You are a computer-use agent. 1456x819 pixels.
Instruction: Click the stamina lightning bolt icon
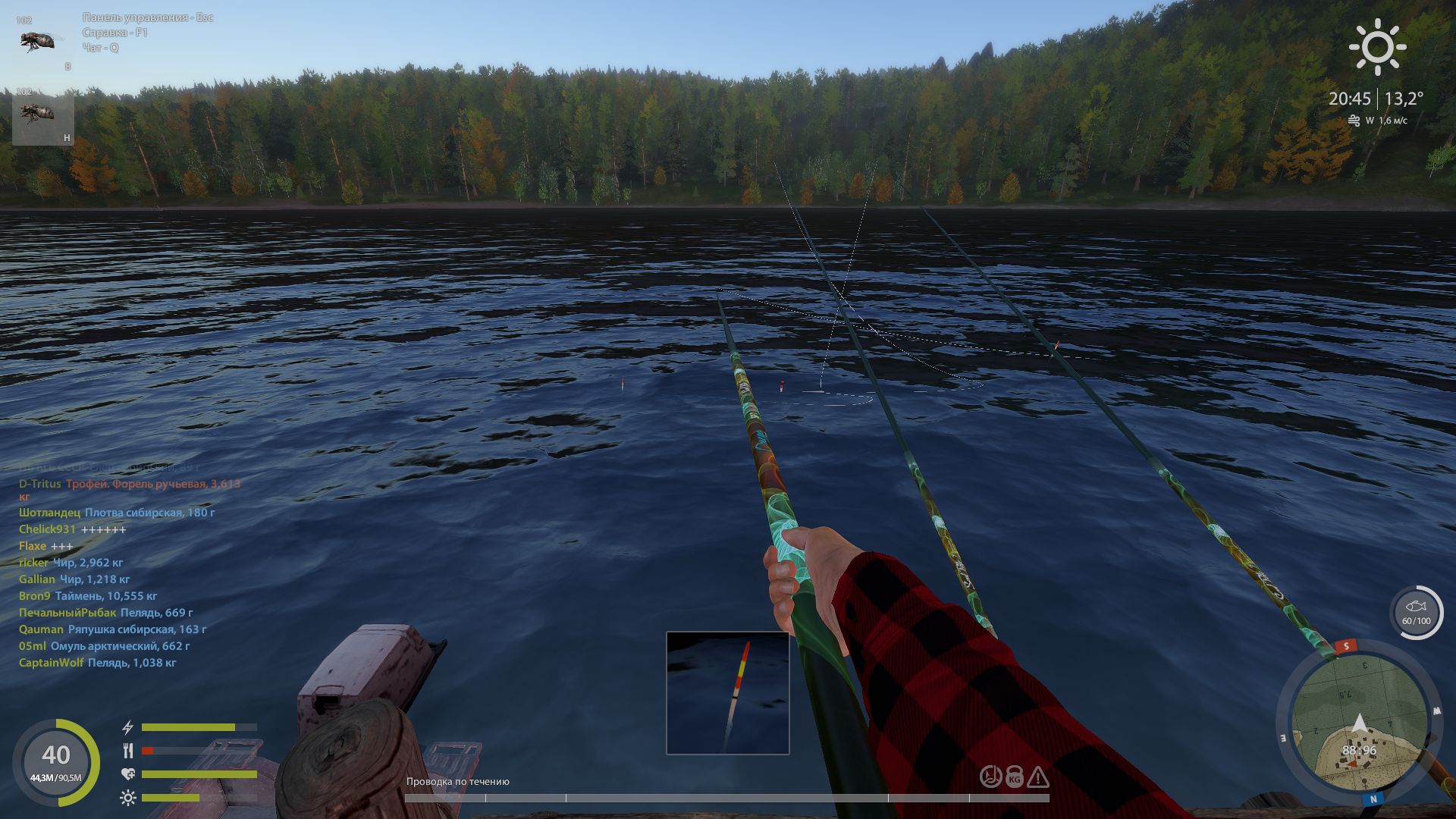[x=127, y=726]
